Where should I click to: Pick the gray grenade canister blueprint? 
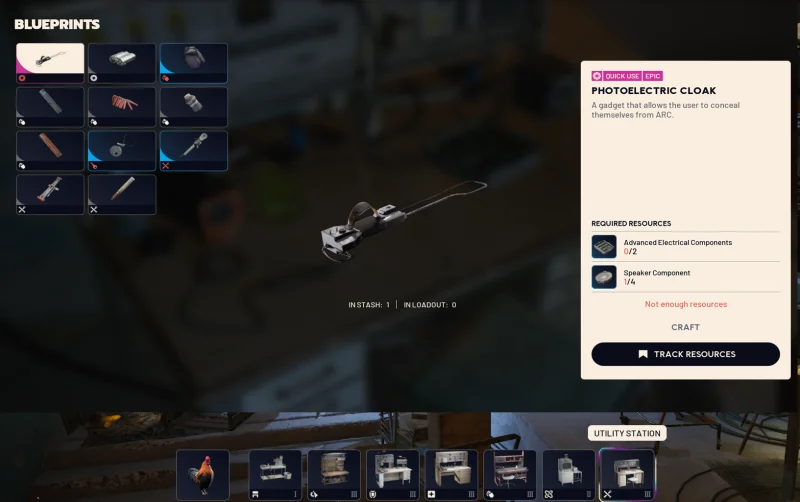click(194, 106)
